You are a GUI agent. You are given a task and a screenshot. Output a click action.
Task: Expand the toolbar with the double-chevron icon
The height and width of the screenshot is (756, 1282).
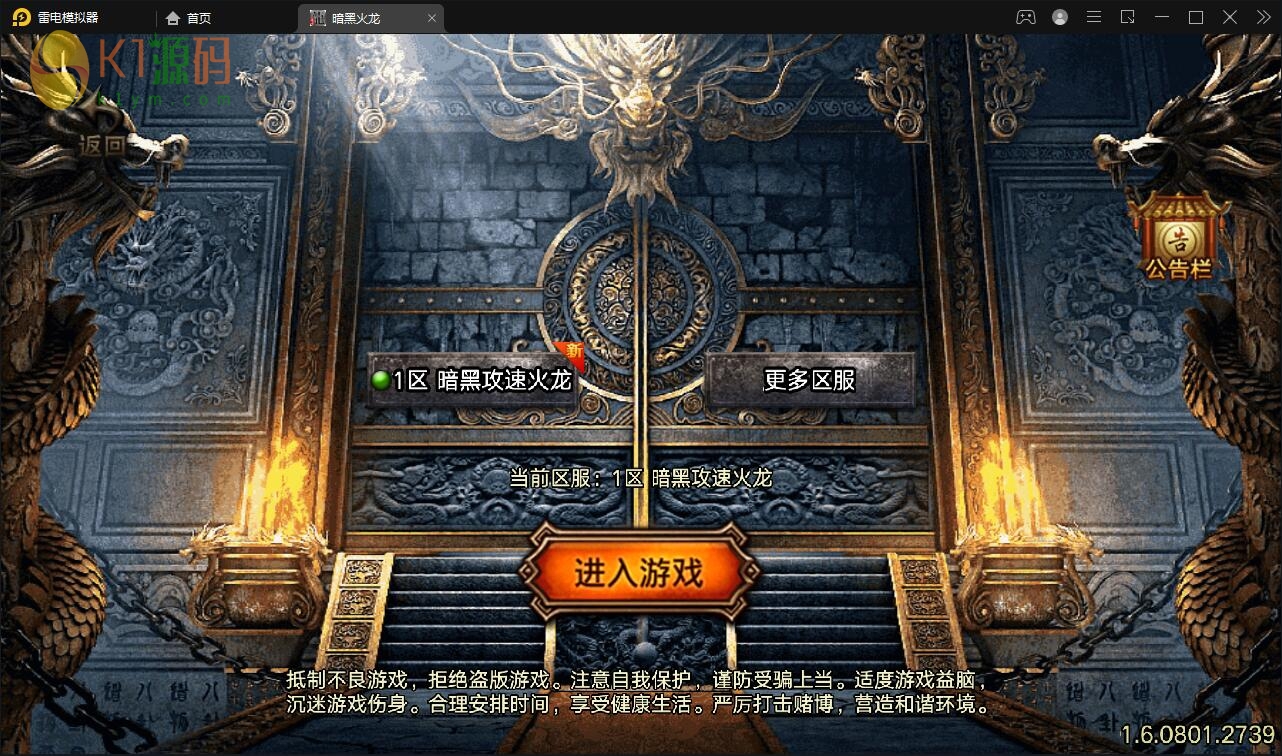[x=1264, y=16]
